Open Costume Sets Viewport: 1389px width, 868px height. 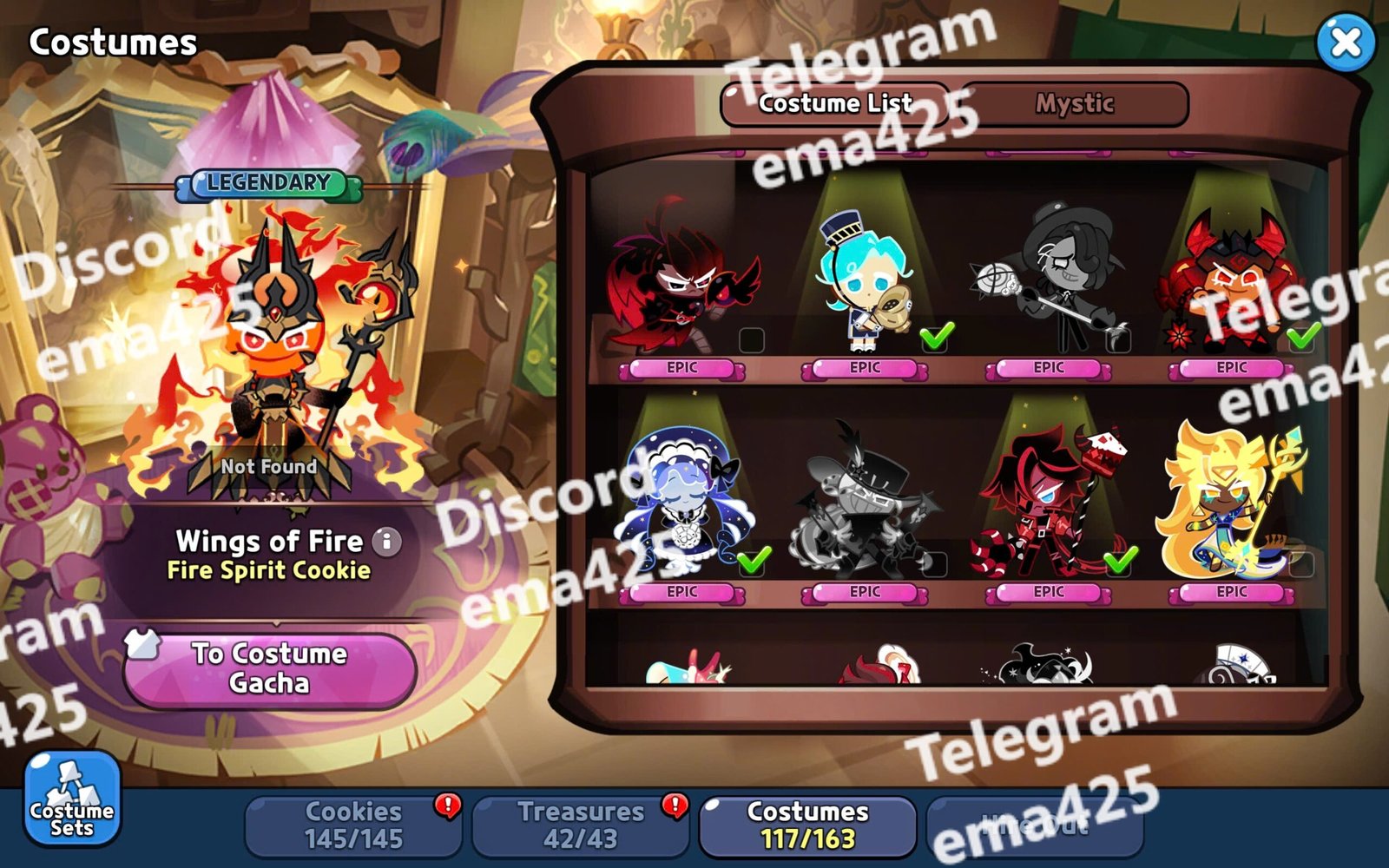click(72, 799)
